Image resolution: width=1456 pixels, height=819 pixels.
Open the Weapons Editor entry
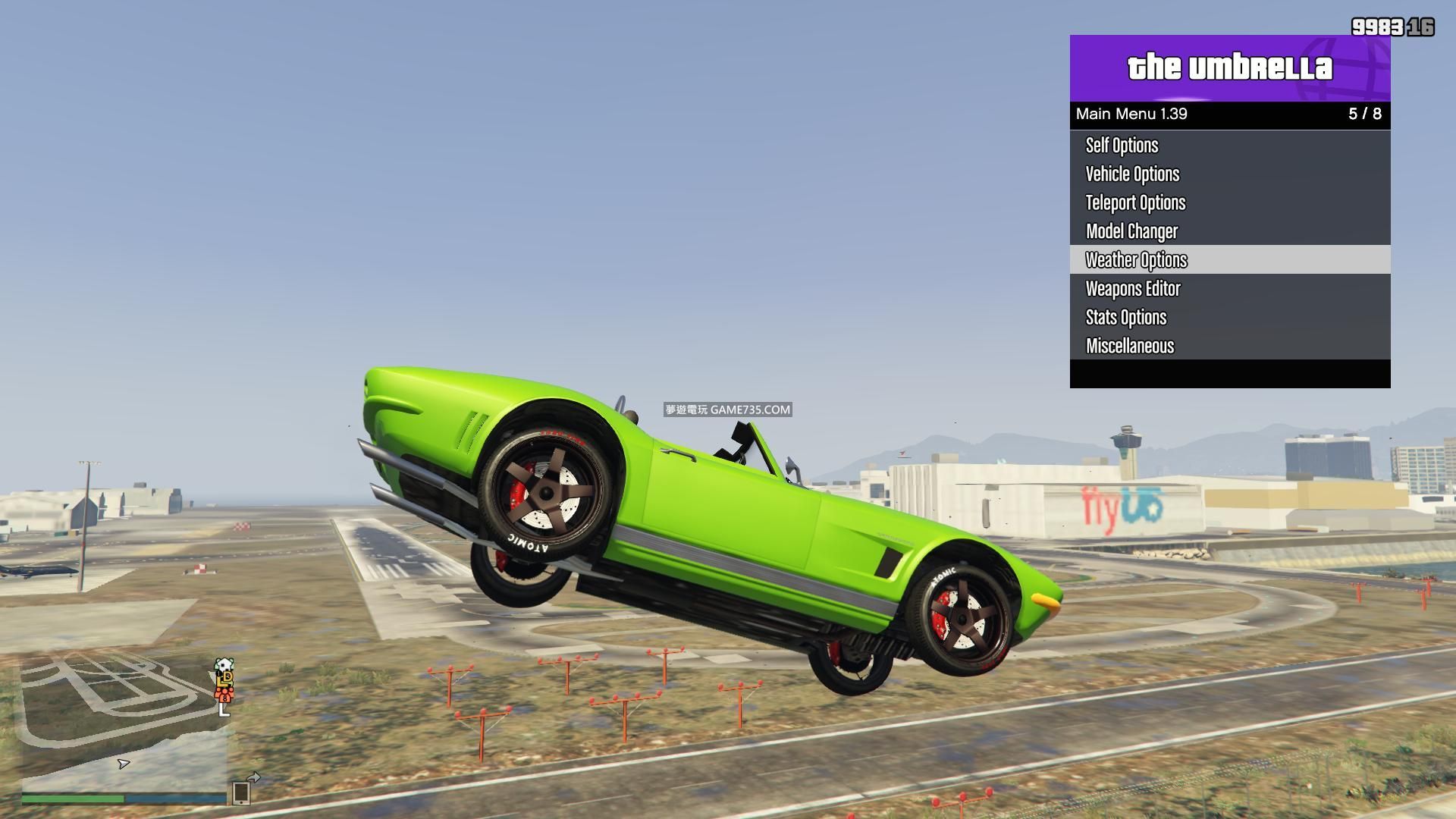coord(1133,289)
